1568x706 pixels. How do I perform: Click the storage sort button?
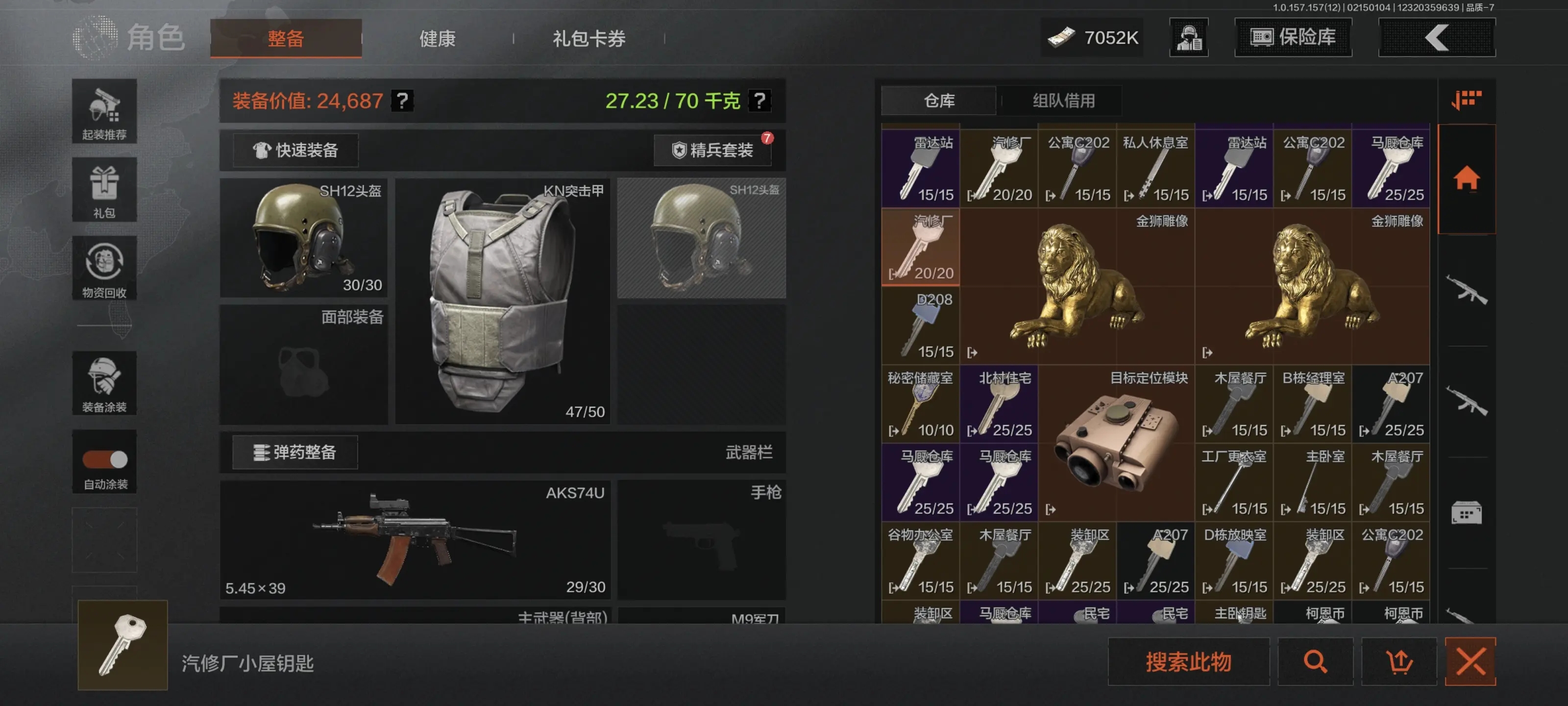pyautogui.click(x=1466, y=100)
